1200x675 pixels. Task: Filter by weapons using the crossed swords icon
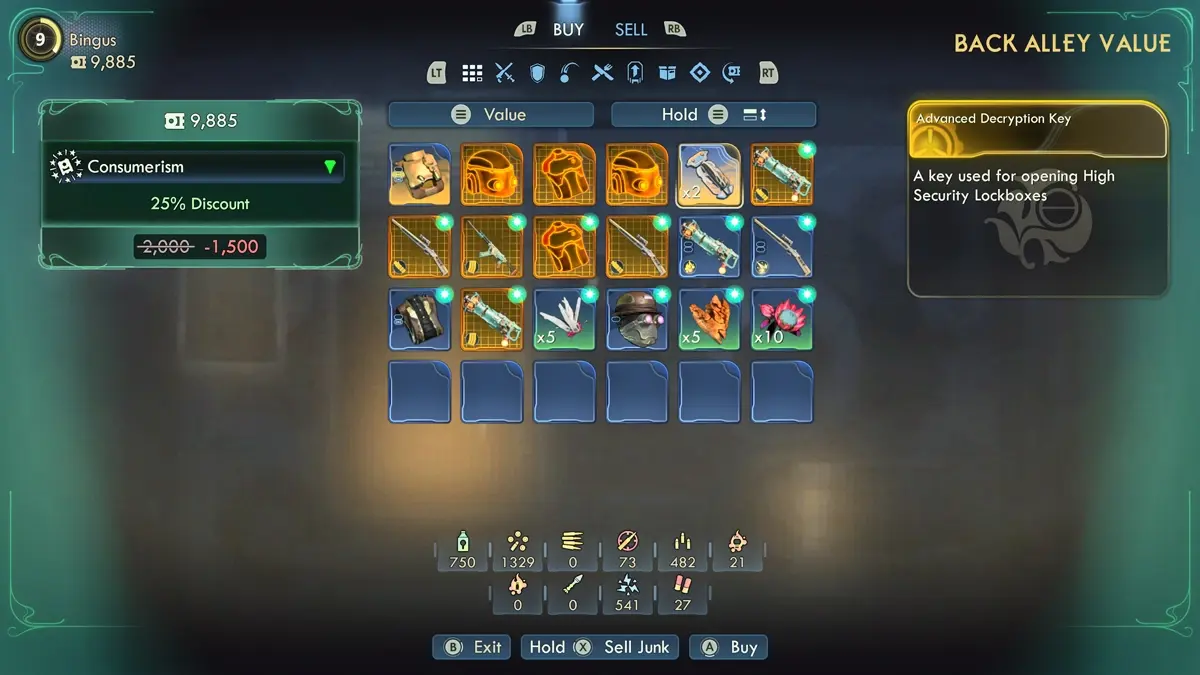(505, 72)
